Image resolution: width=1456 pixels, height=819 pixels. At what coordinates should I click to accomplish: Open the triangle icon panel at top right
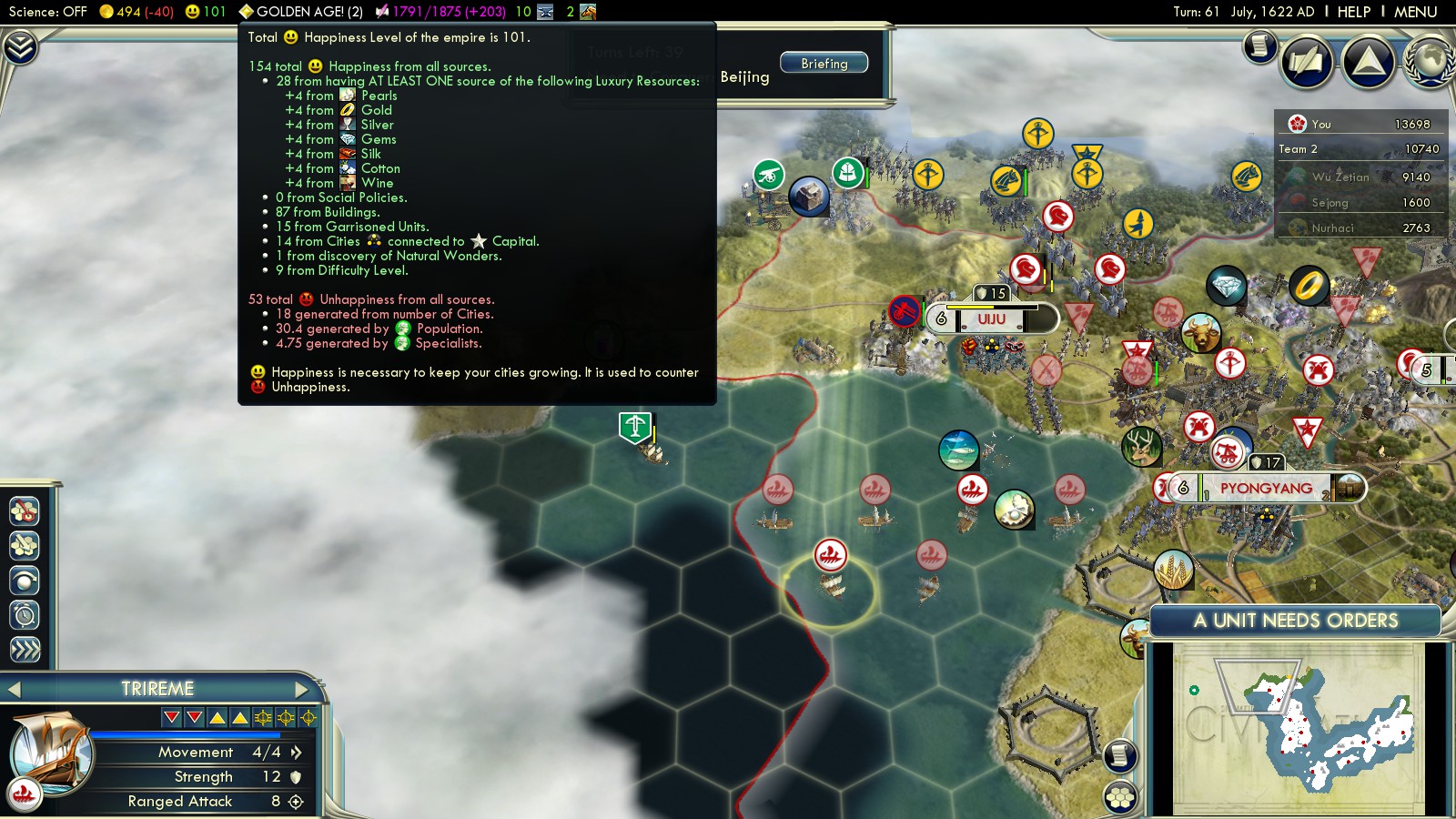coord(1368,62)
